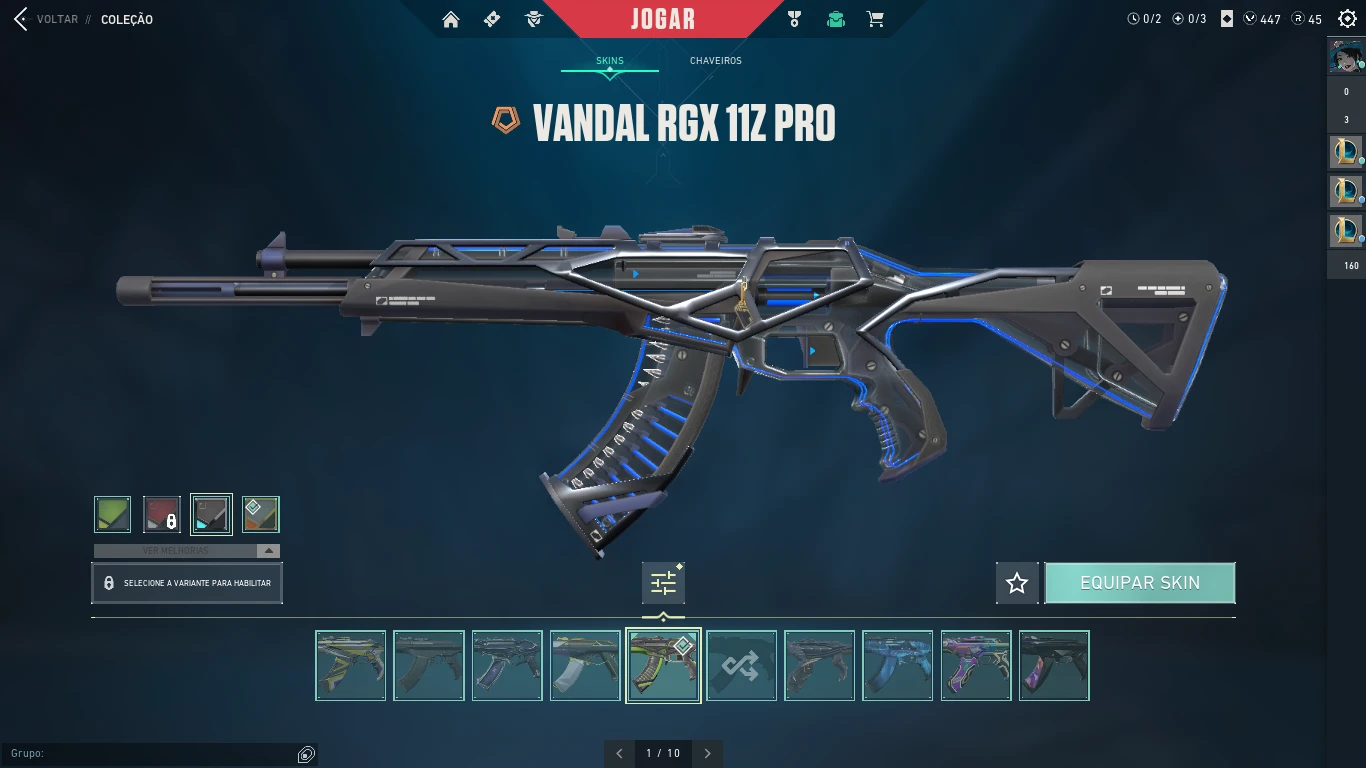Collapse the VER MELHORIAS panel arrow
The width and height of the screenshot is (1366, 768).
coord(266,550)
